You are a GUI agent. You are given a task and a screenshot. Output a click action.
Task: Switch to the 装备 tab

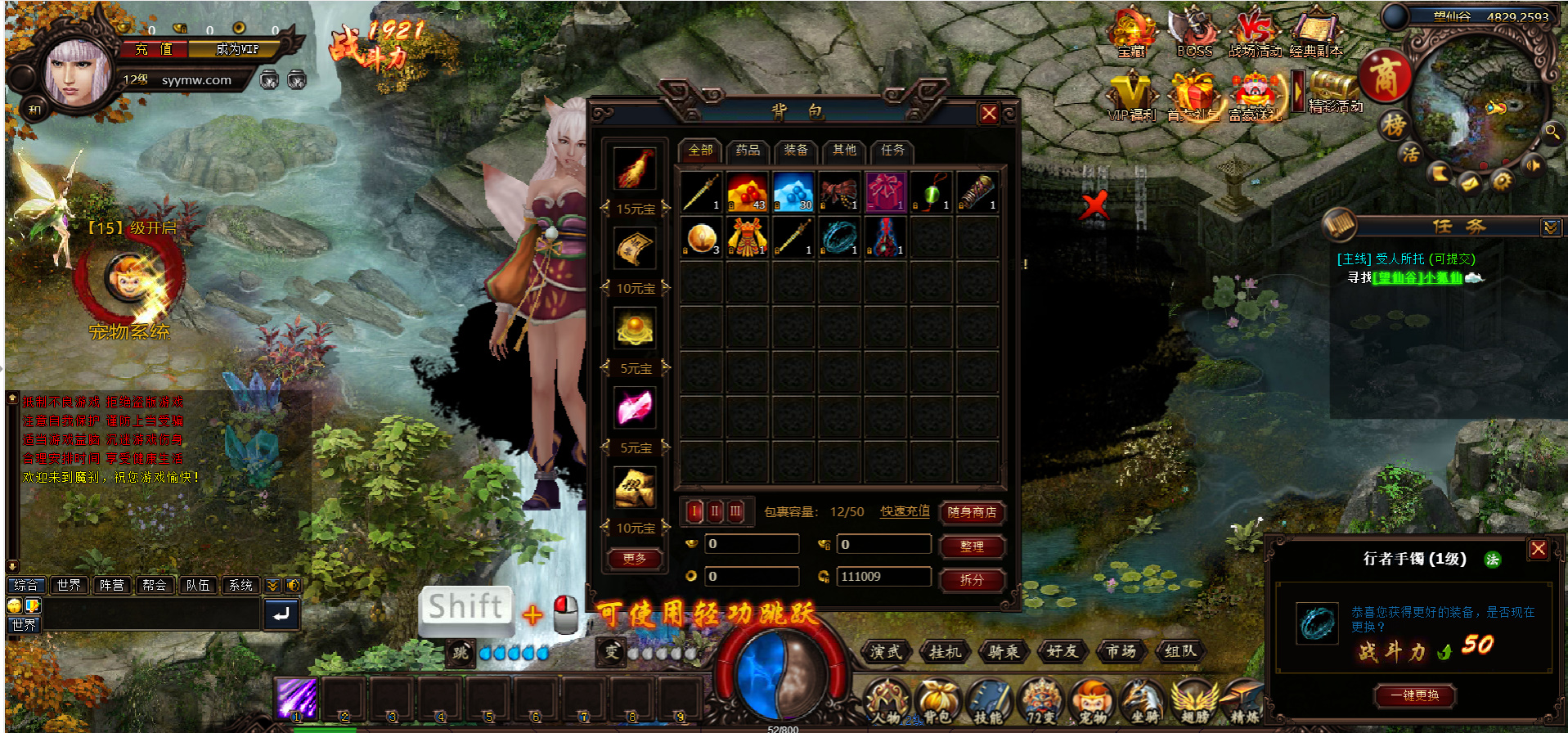tap(795, 151)
